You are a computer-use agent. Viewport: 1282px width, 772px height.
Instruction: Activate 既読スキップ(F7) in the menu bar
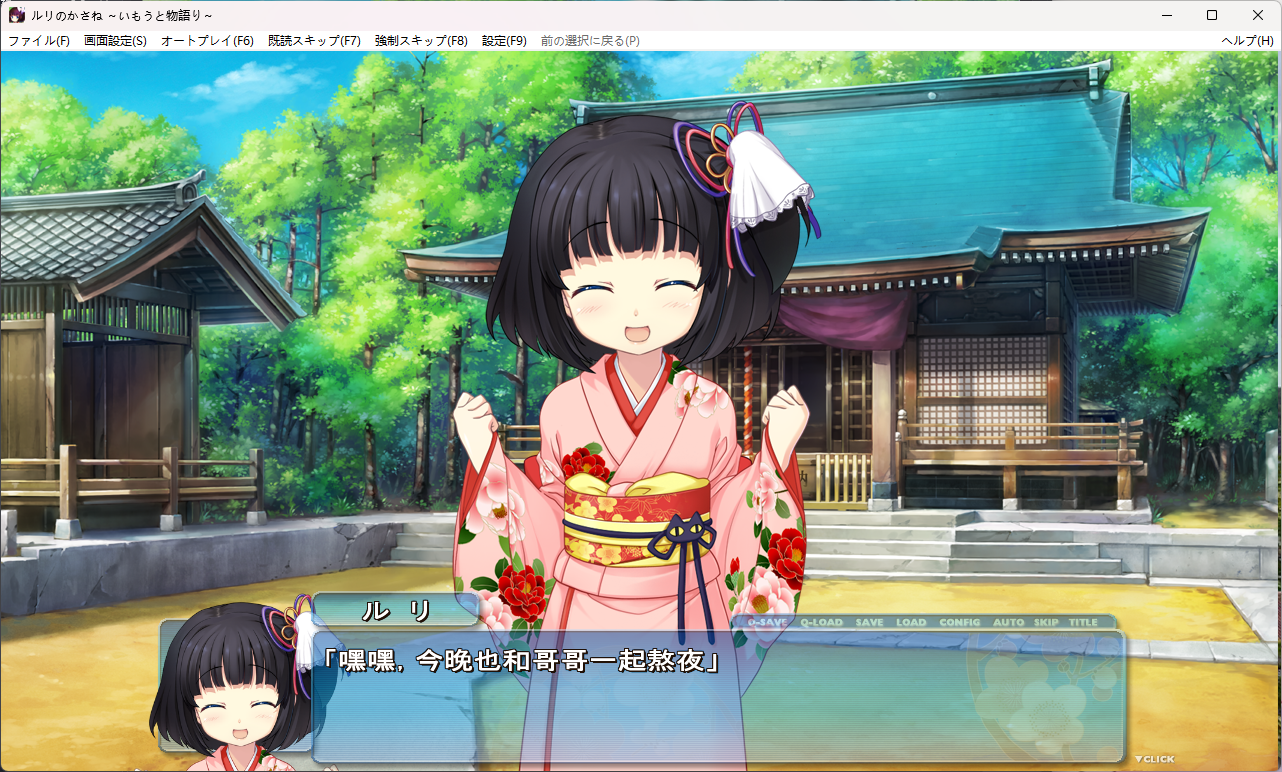click(314, 41)
